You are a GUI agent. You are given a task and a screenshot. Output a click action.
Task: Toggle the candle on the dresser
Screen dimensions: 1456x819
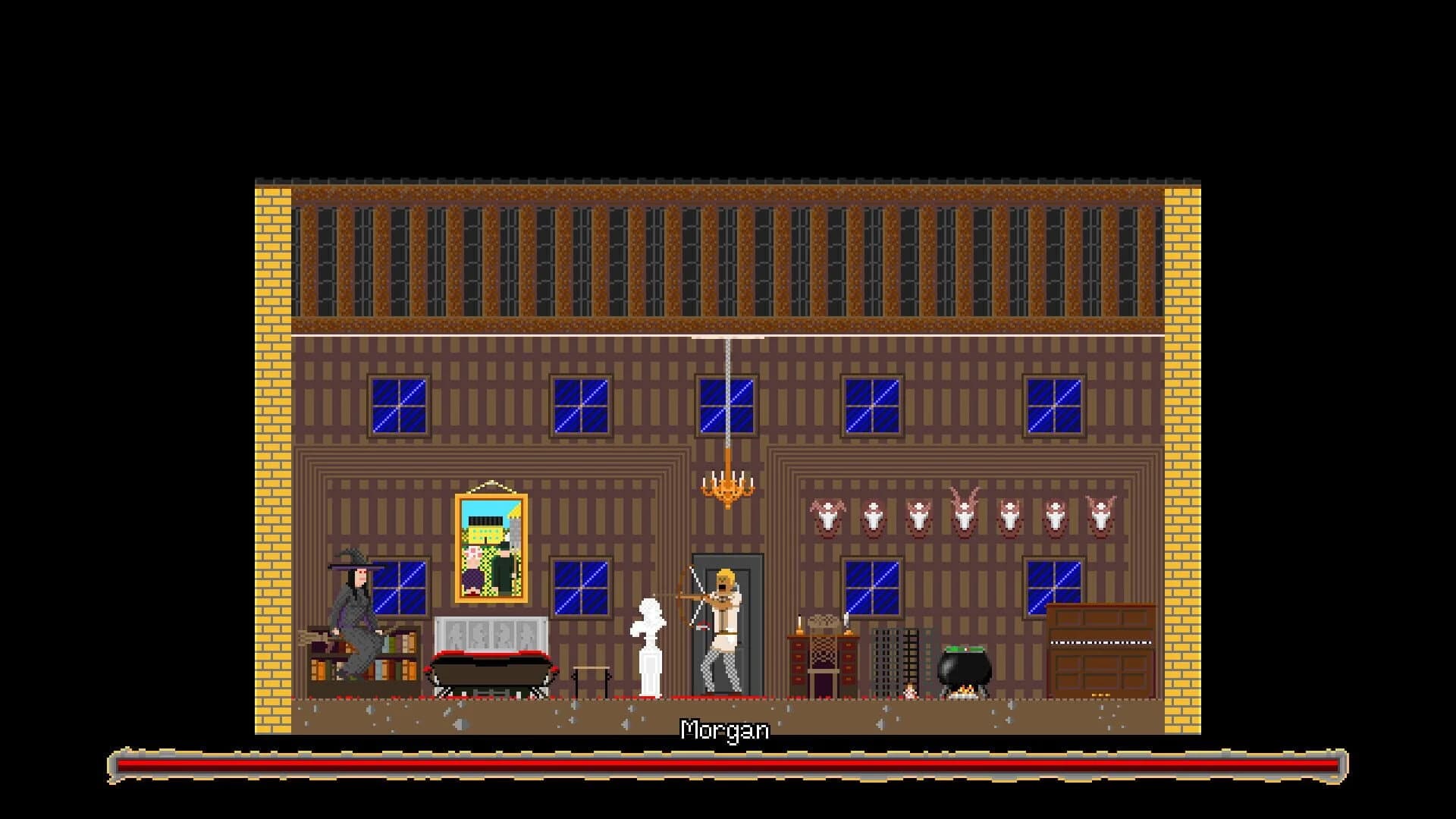click(x=799, y=623)
